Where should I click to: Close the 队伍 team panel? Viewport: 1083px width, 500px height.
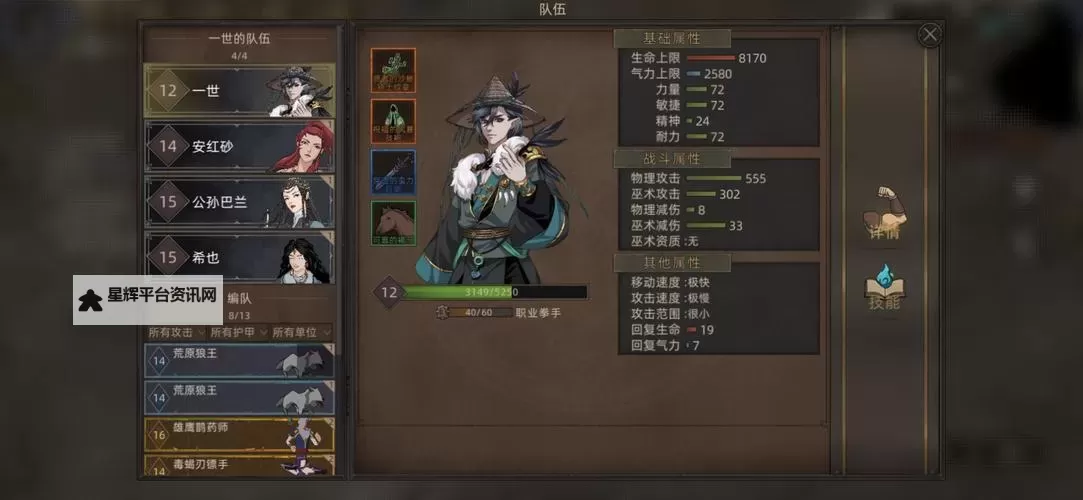tap(930, 35)
